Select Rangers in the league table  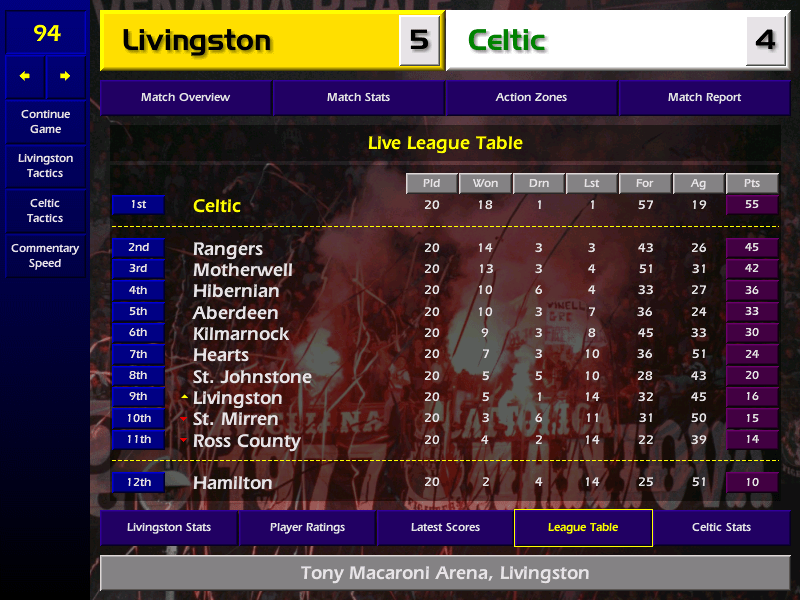tap(228, 248)
